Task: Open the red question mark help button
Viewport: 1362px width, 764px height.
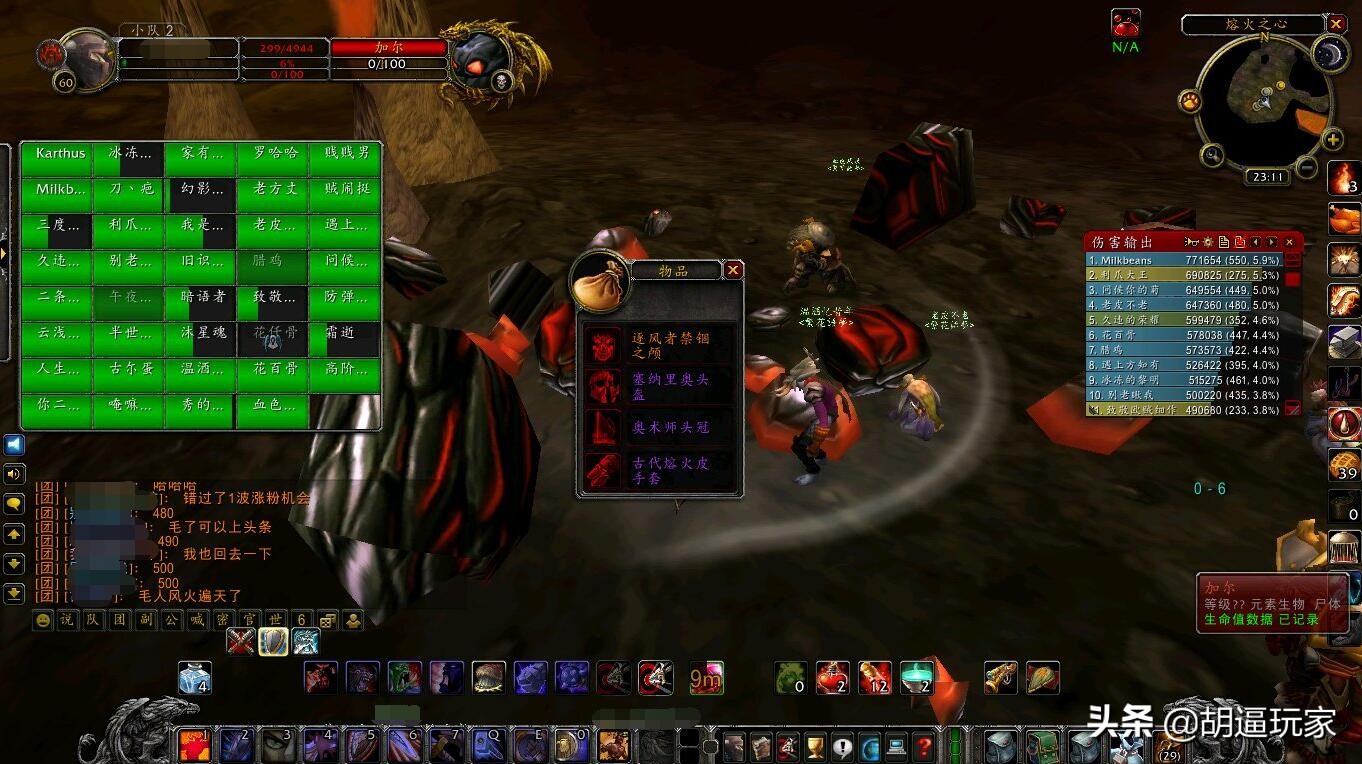Action: 924,746
